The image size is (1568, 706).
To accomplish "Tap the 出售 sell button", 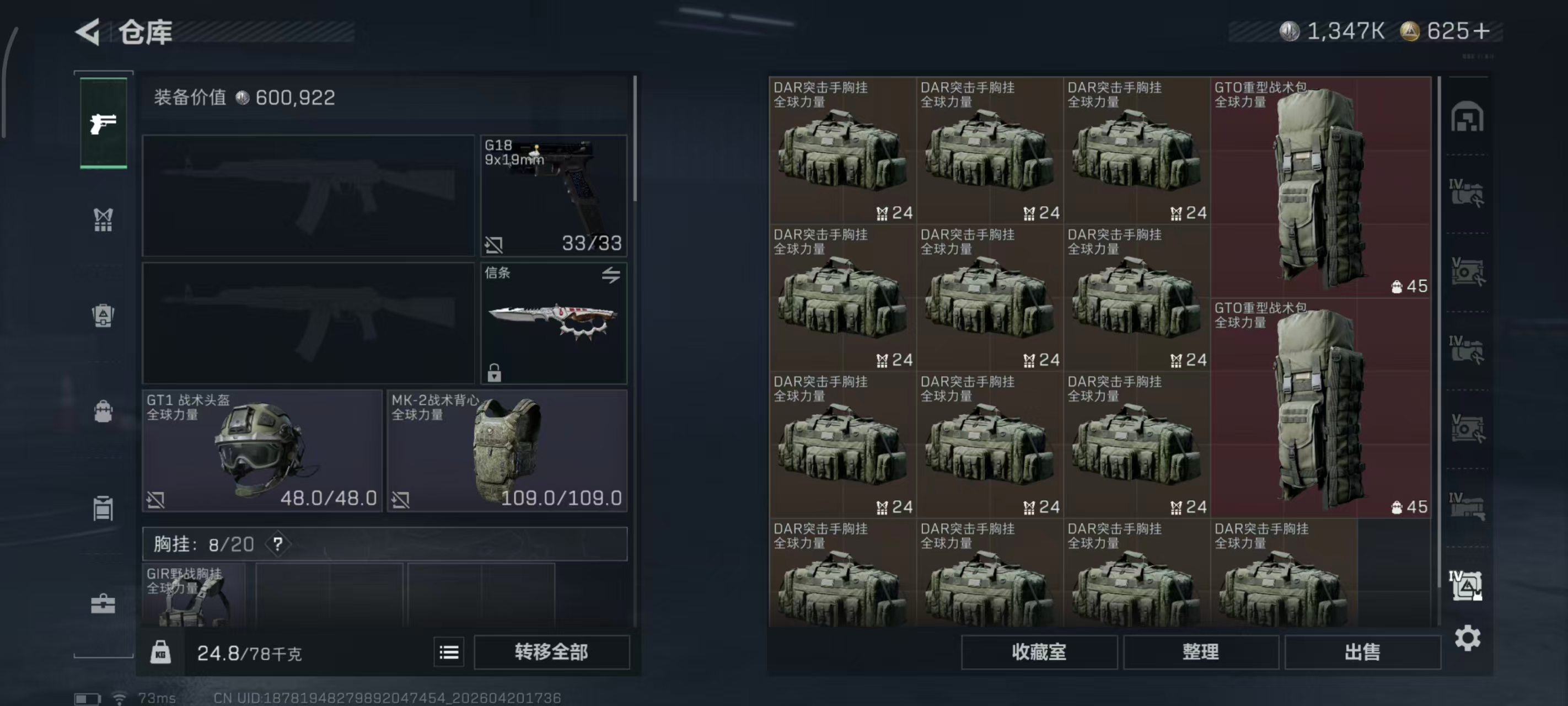I will click(1362, 652).
